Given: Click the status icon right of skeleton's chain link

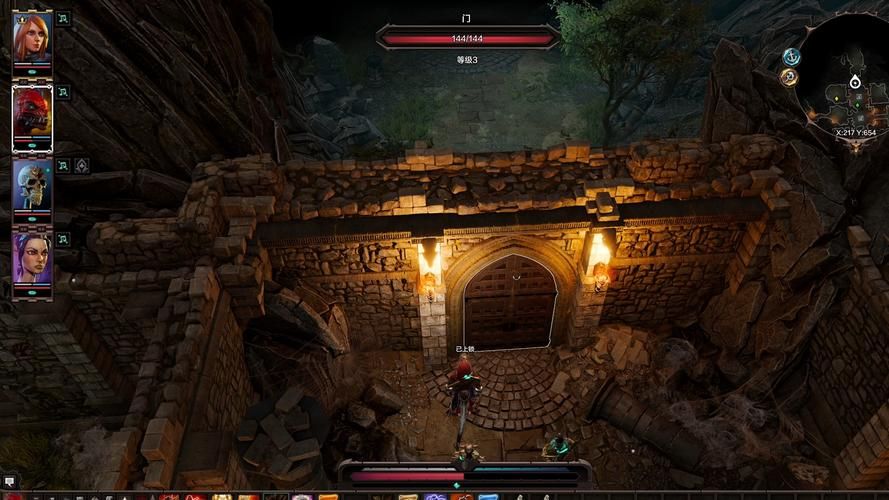Looking at the screenshot, I should click(81, 165).
